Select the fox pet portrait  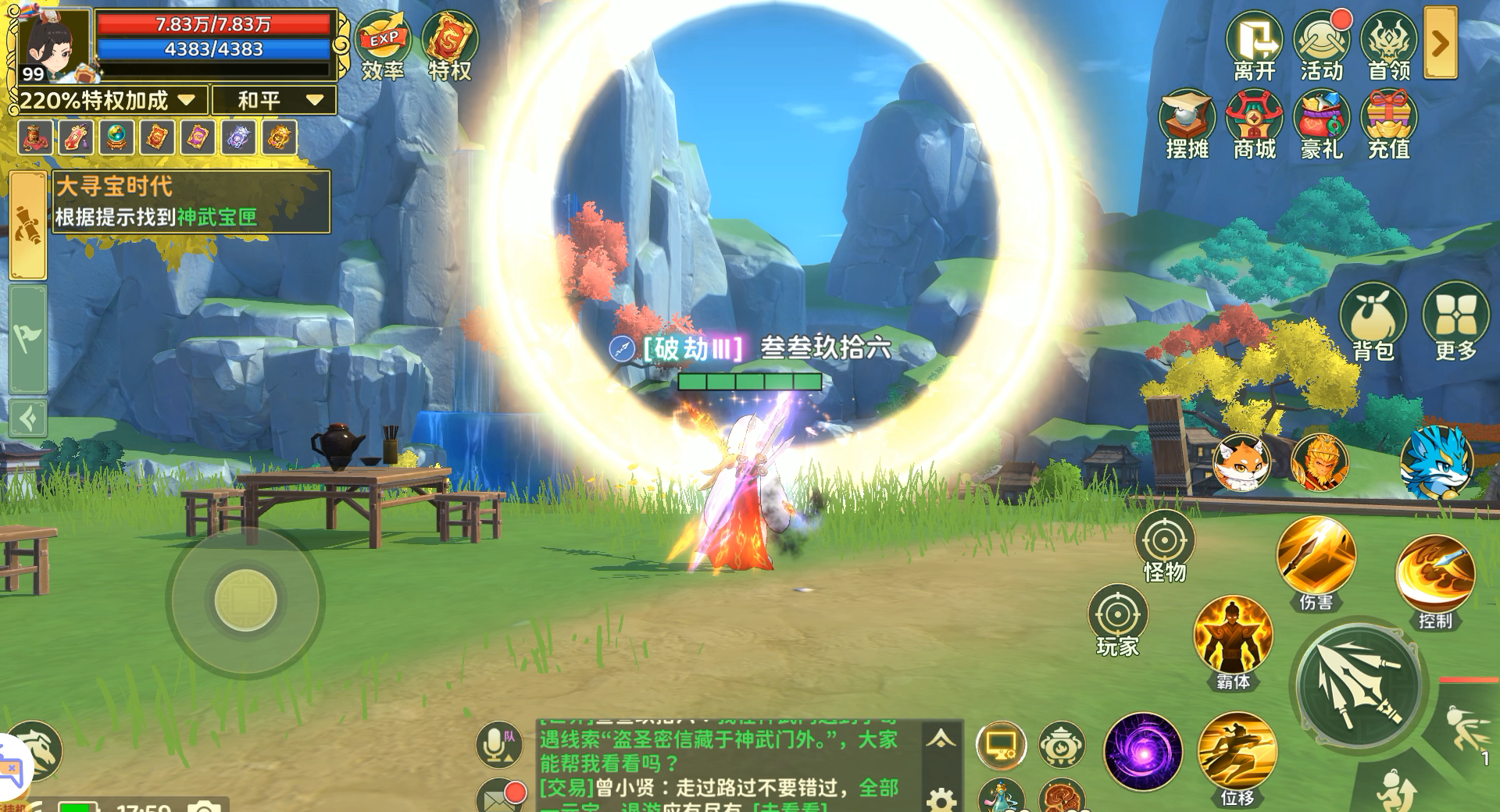[x=1243, y=462]
